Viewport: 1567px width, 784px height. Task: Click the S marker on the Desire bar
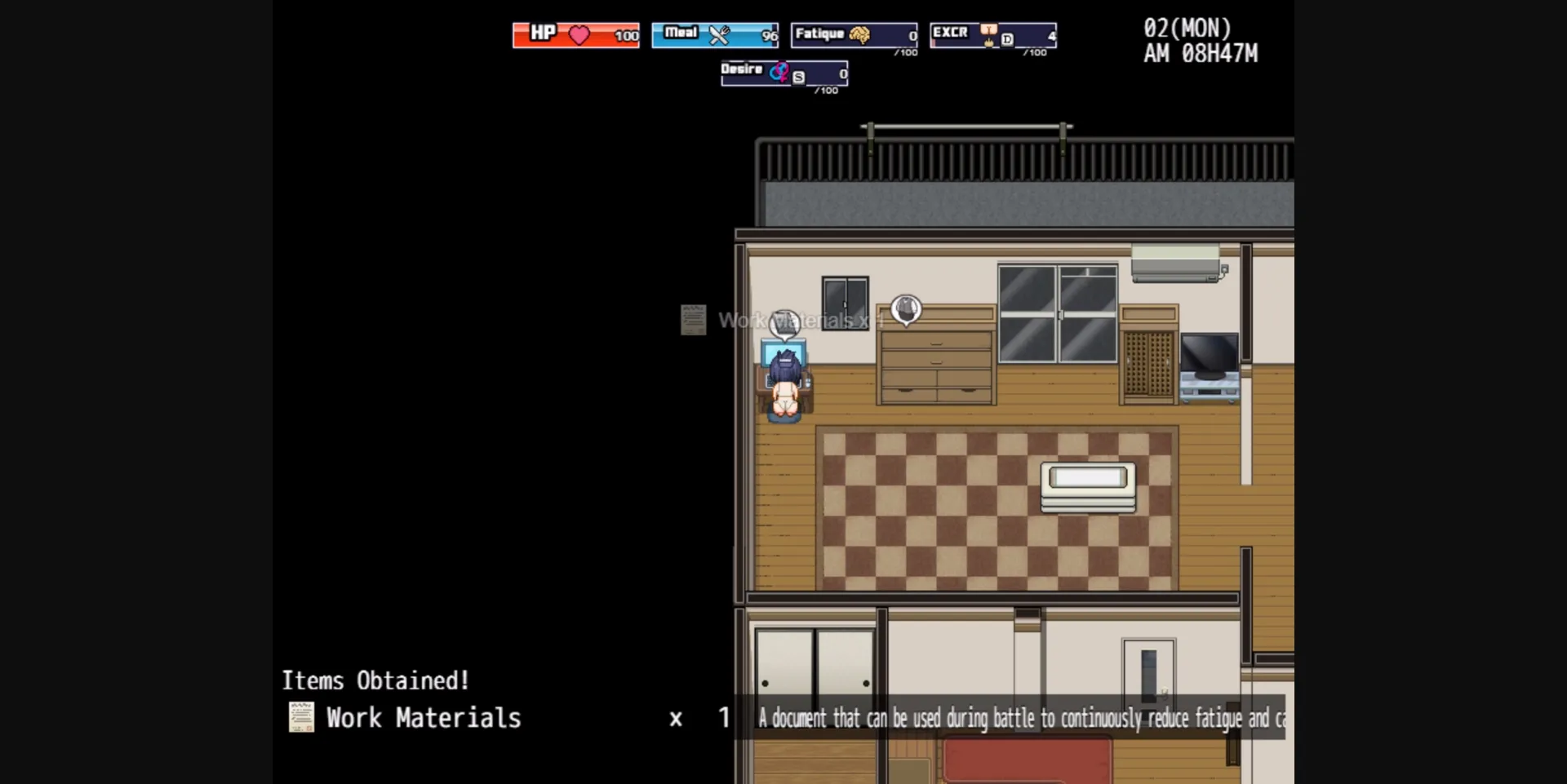pyautogui.click(x=797, y=77)
